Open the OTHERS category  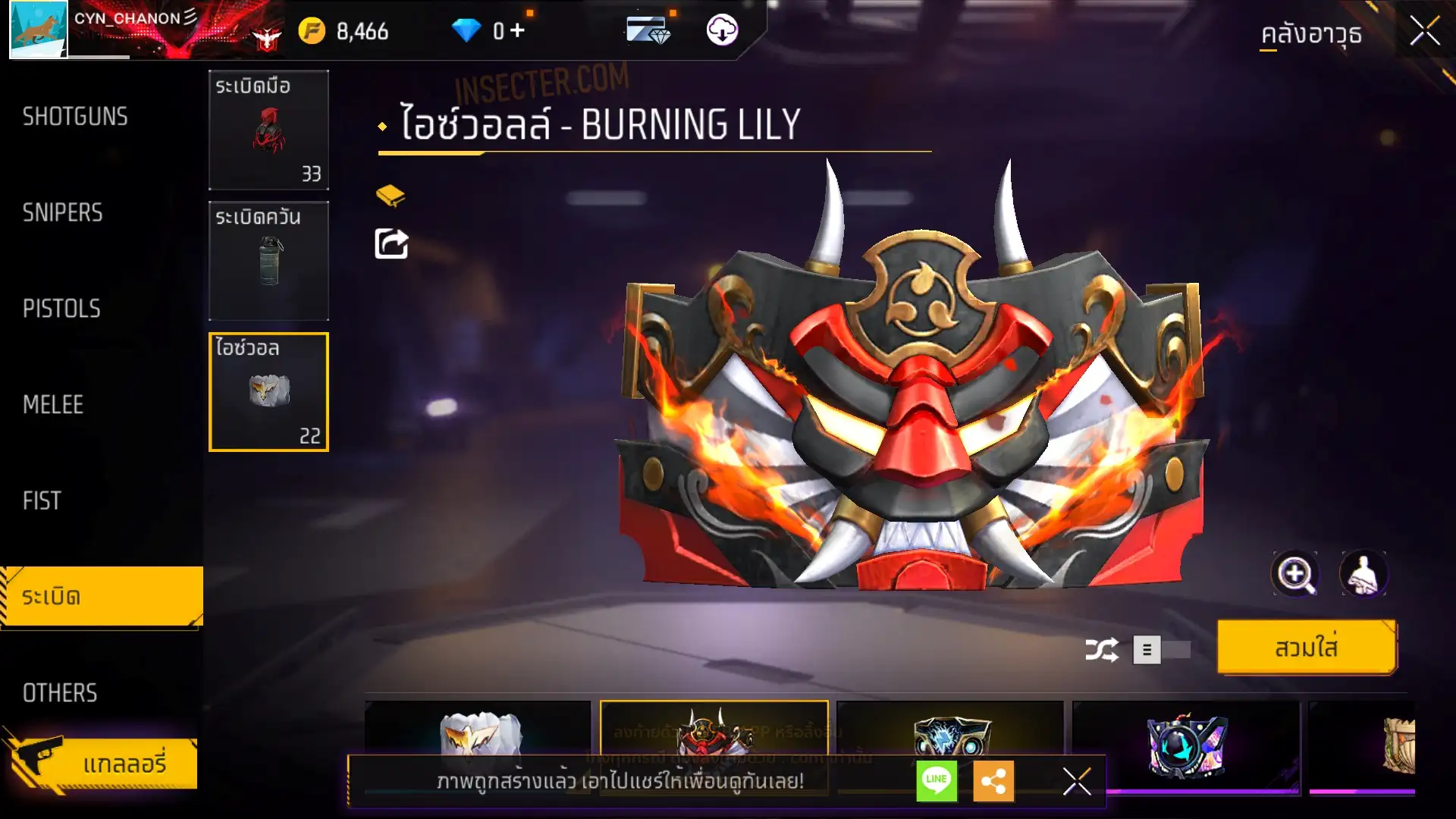tap(60, 692)
